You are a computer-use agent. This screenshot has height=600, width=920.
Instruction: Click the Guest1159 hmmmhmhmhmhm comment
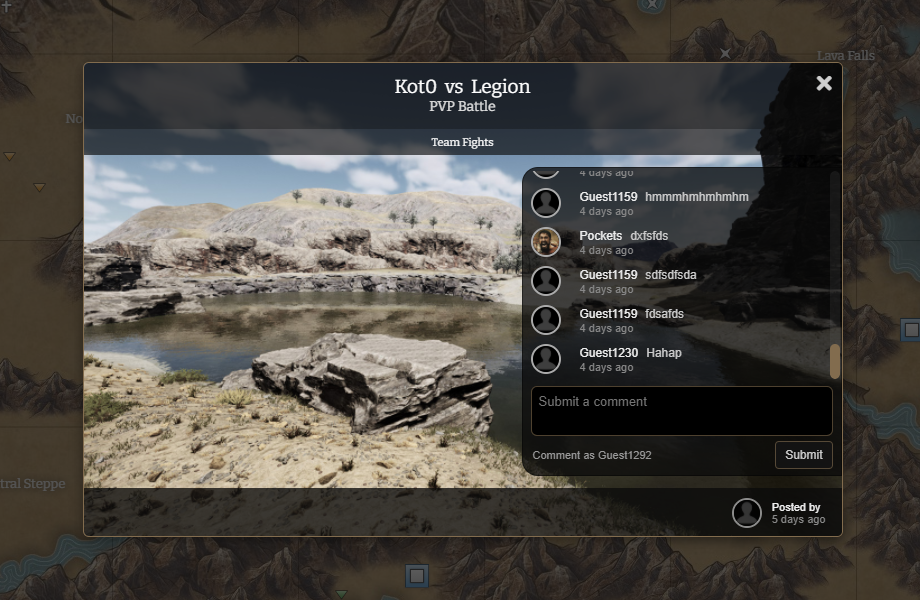click(696, 197)
